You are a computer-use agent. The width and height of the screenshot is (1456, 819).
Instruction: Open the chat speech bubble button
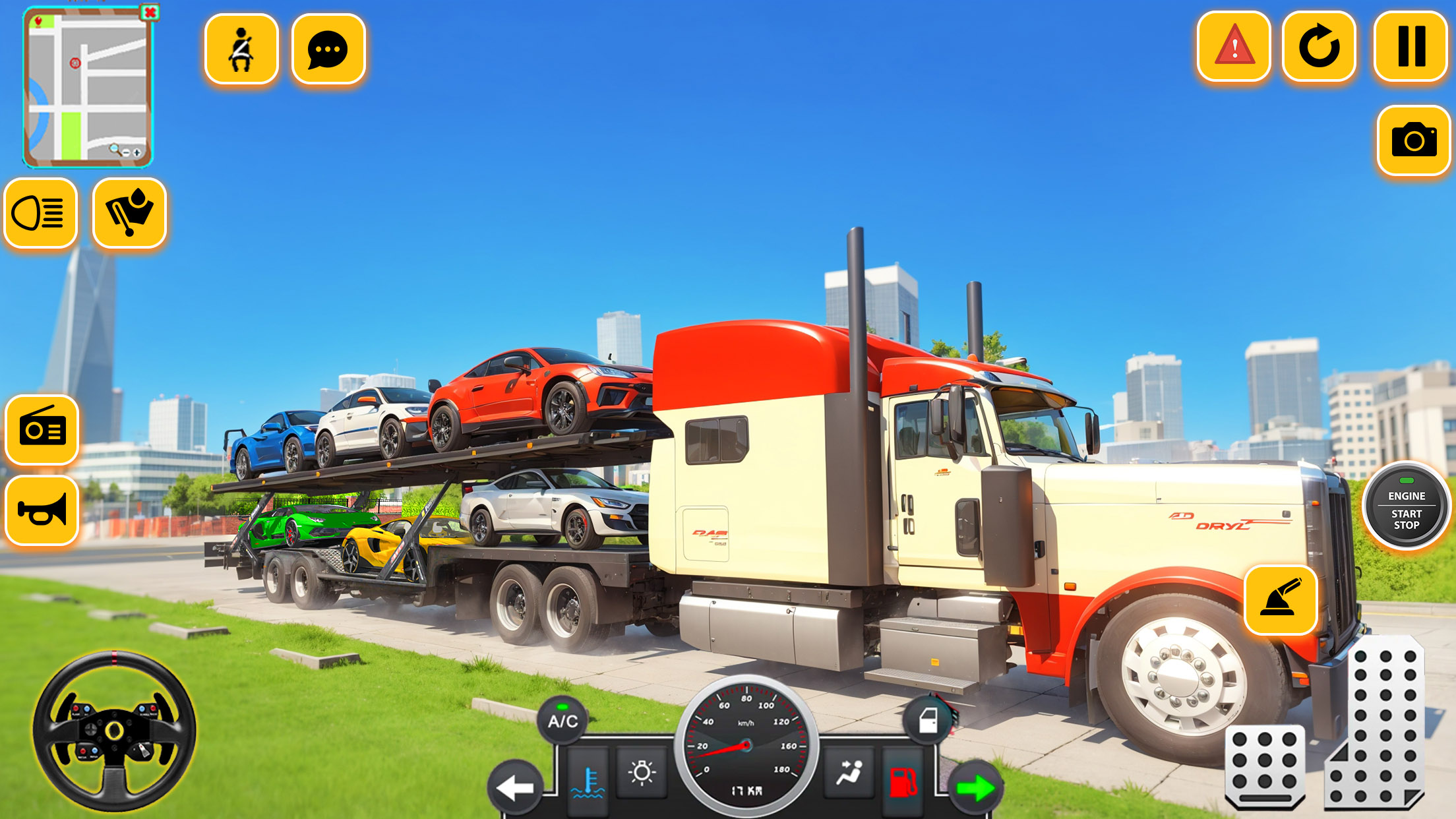[x=328, y=49]
